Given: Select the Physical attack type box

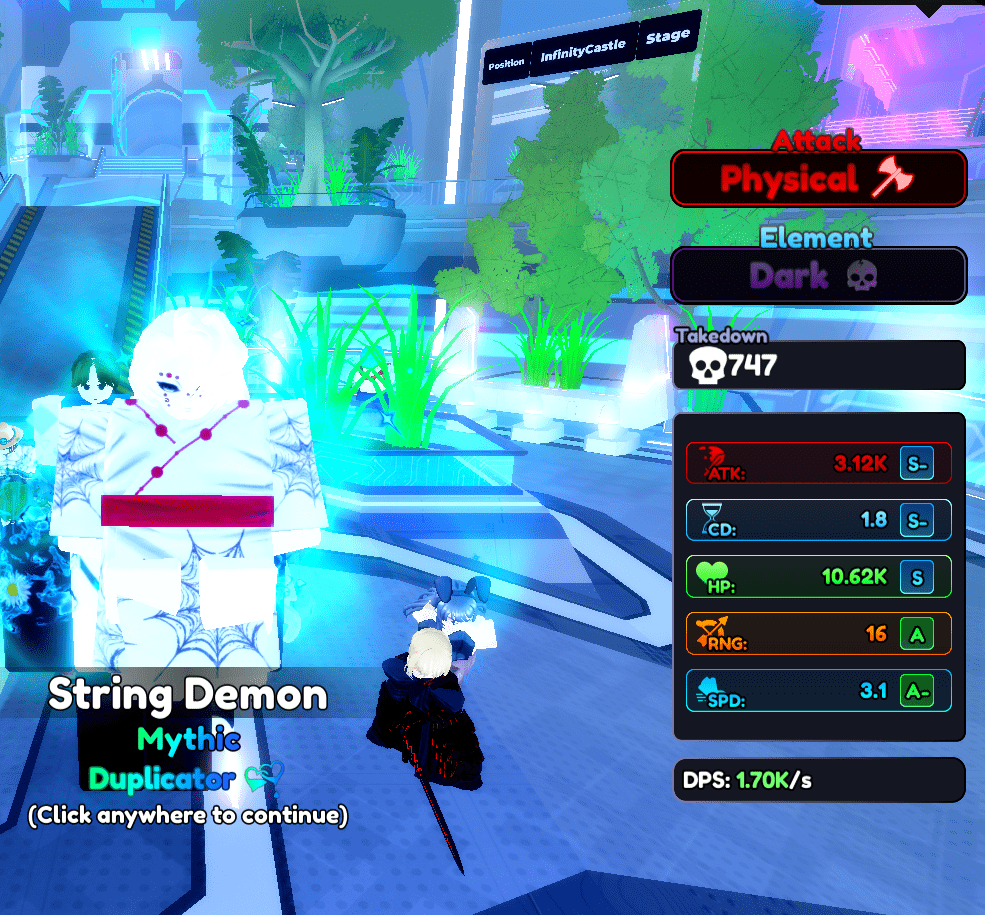Looking at the screenshot, I should [818, 179].
